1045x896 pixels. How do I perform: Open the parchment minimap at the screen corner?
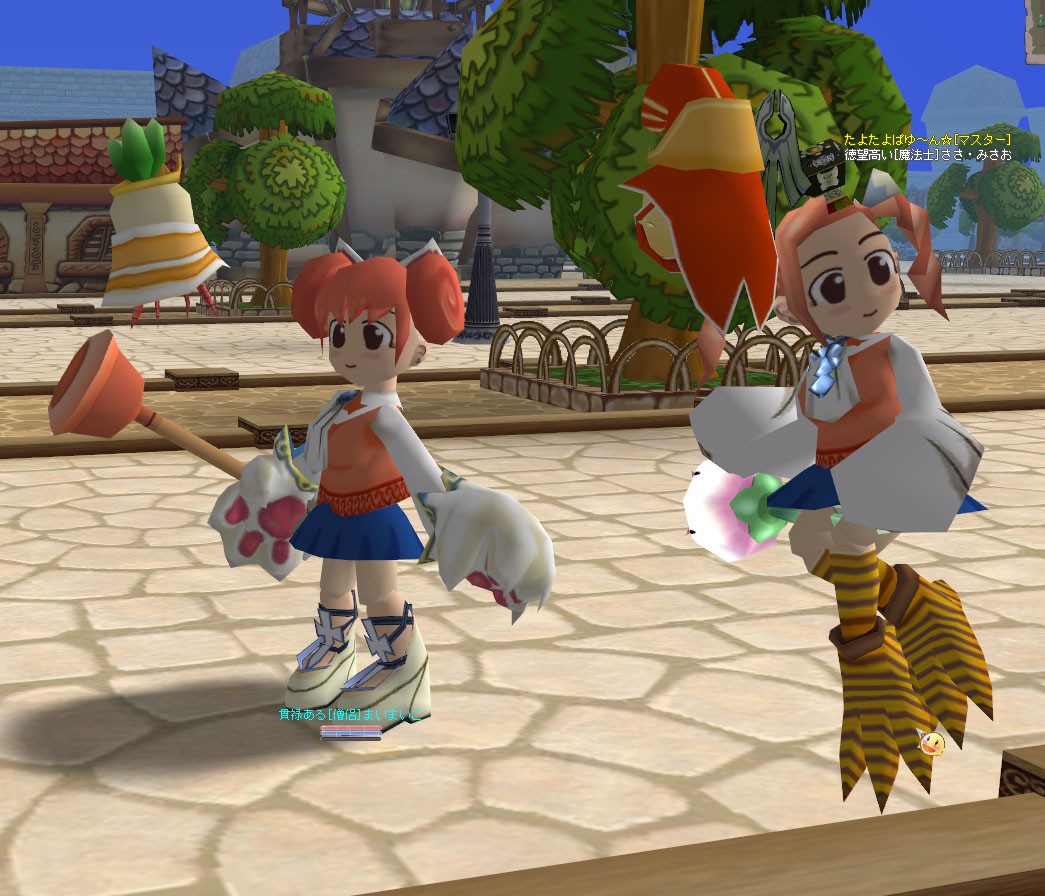(1036, 30)
